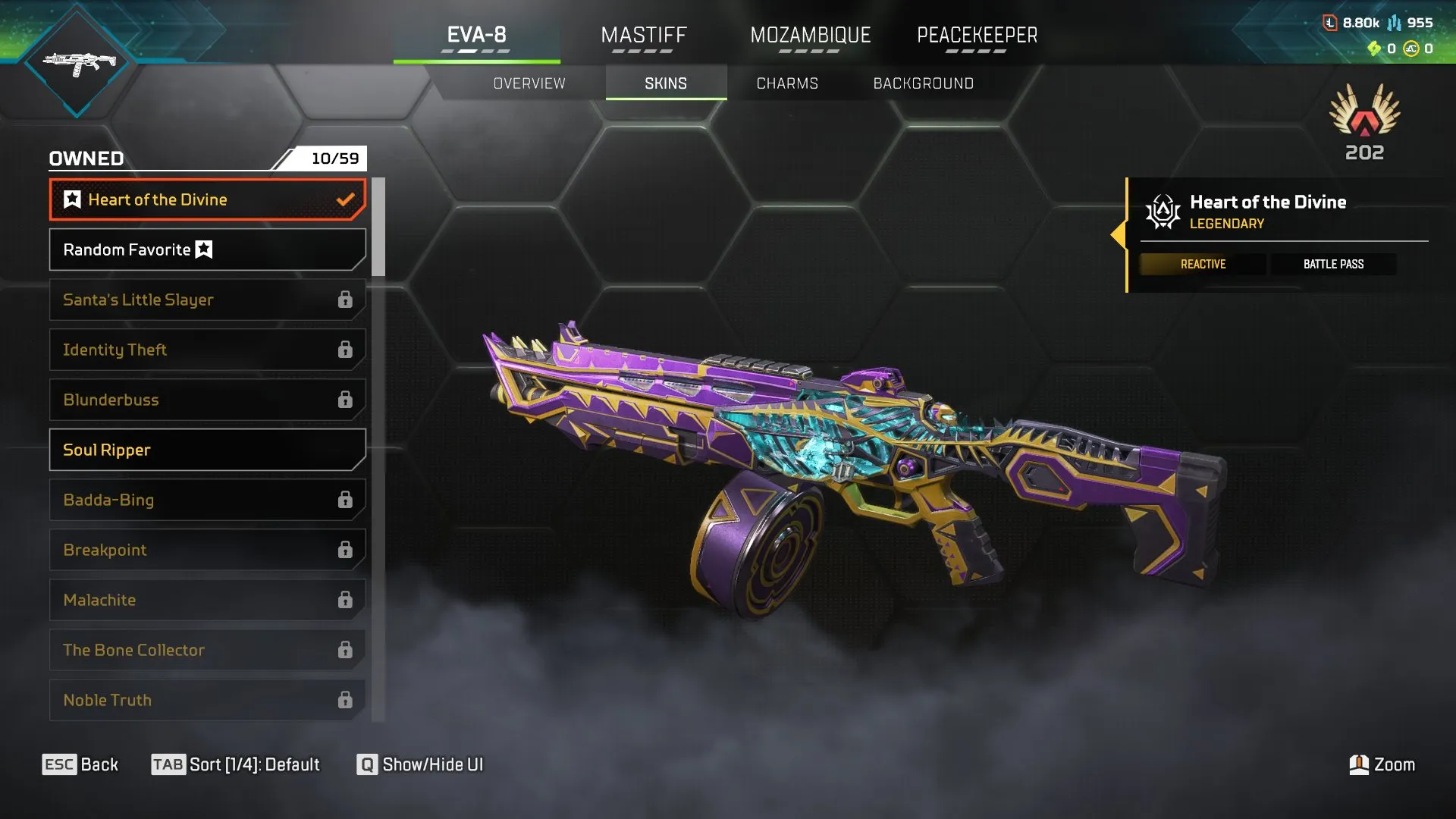Image resolution: width=1456 pixels, height=819 pixels.
Task: Click the Battle Pass label button
Action: click(x=1333, y=264)
